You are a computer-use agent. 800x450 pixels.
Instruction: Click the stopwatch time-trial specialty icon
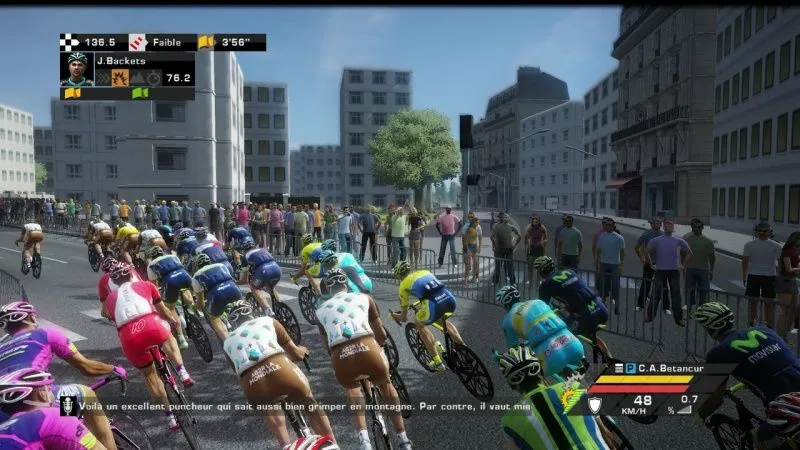tap(153, 77)
